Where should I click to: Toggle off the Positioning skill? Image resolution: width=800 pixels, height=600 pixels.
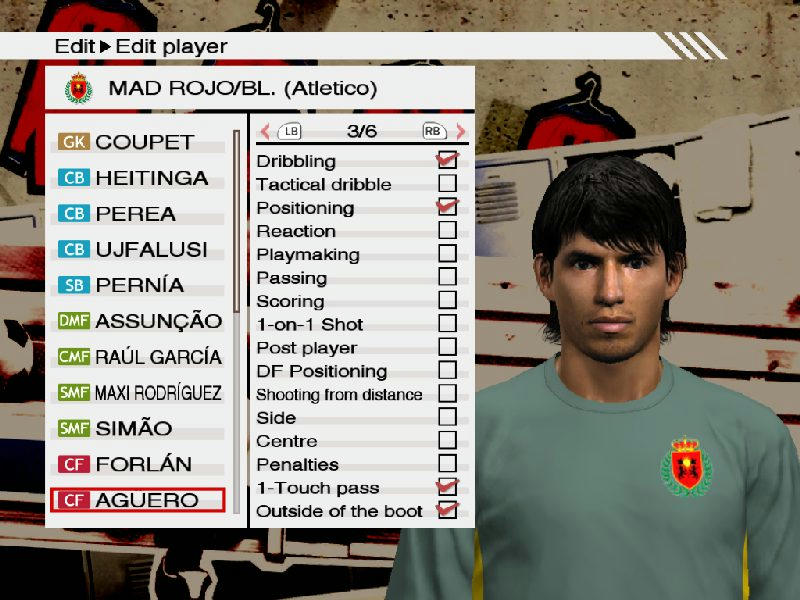pyautogui.click(x=447, y=207)
